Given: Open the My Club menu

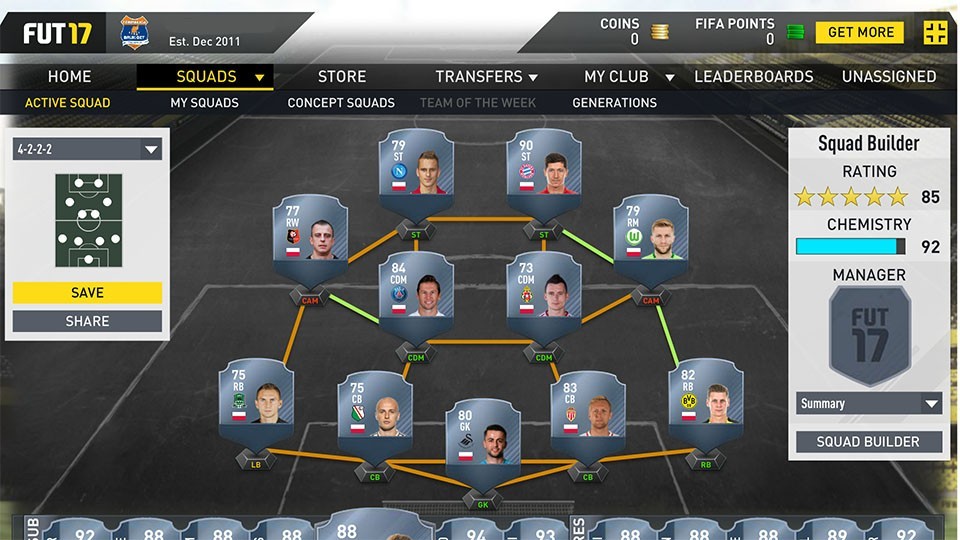Looking at the screenshot, I should click(628, 77).
